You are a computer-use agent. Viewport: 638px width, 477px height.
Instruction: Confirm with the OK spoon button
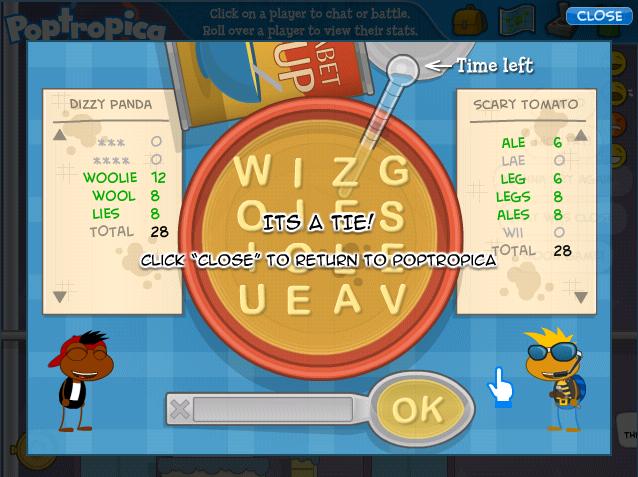click(418, 408)
